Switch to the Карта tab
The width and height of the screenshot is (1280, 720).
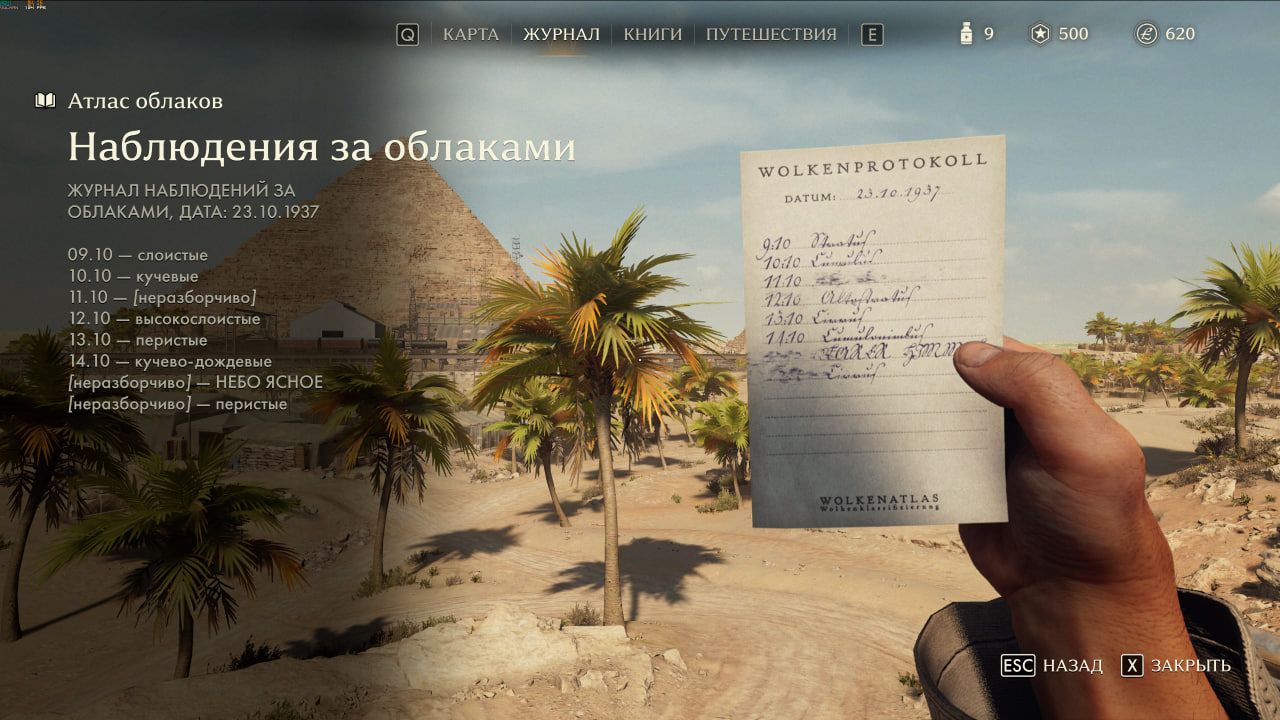[x=471, y=34]
